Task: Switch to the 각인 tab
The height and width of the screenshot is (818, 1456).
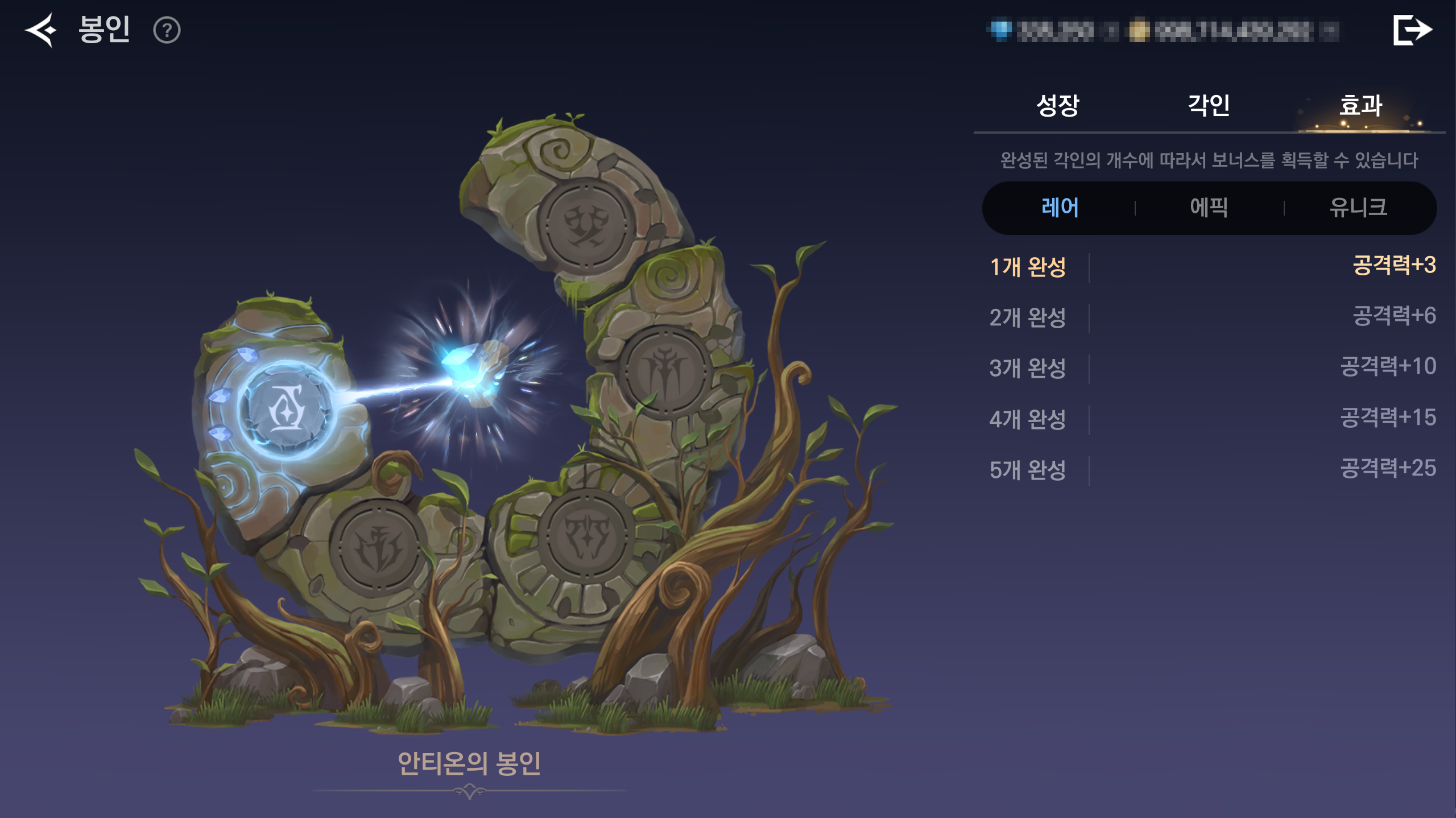Action: [x=1209, y=105]
